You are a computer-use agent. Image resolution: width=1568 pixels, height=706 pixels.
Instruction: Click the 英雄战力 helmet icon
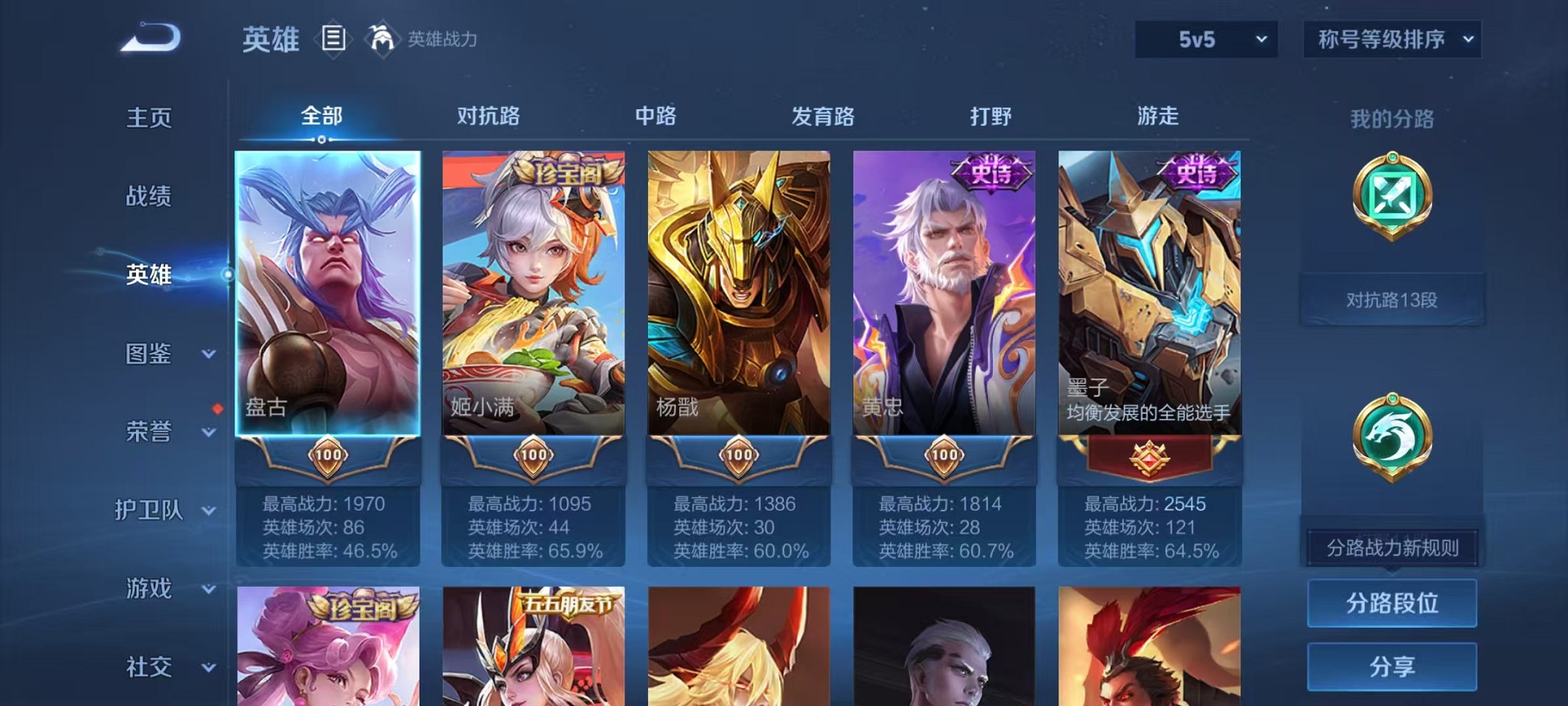[381, 37]
